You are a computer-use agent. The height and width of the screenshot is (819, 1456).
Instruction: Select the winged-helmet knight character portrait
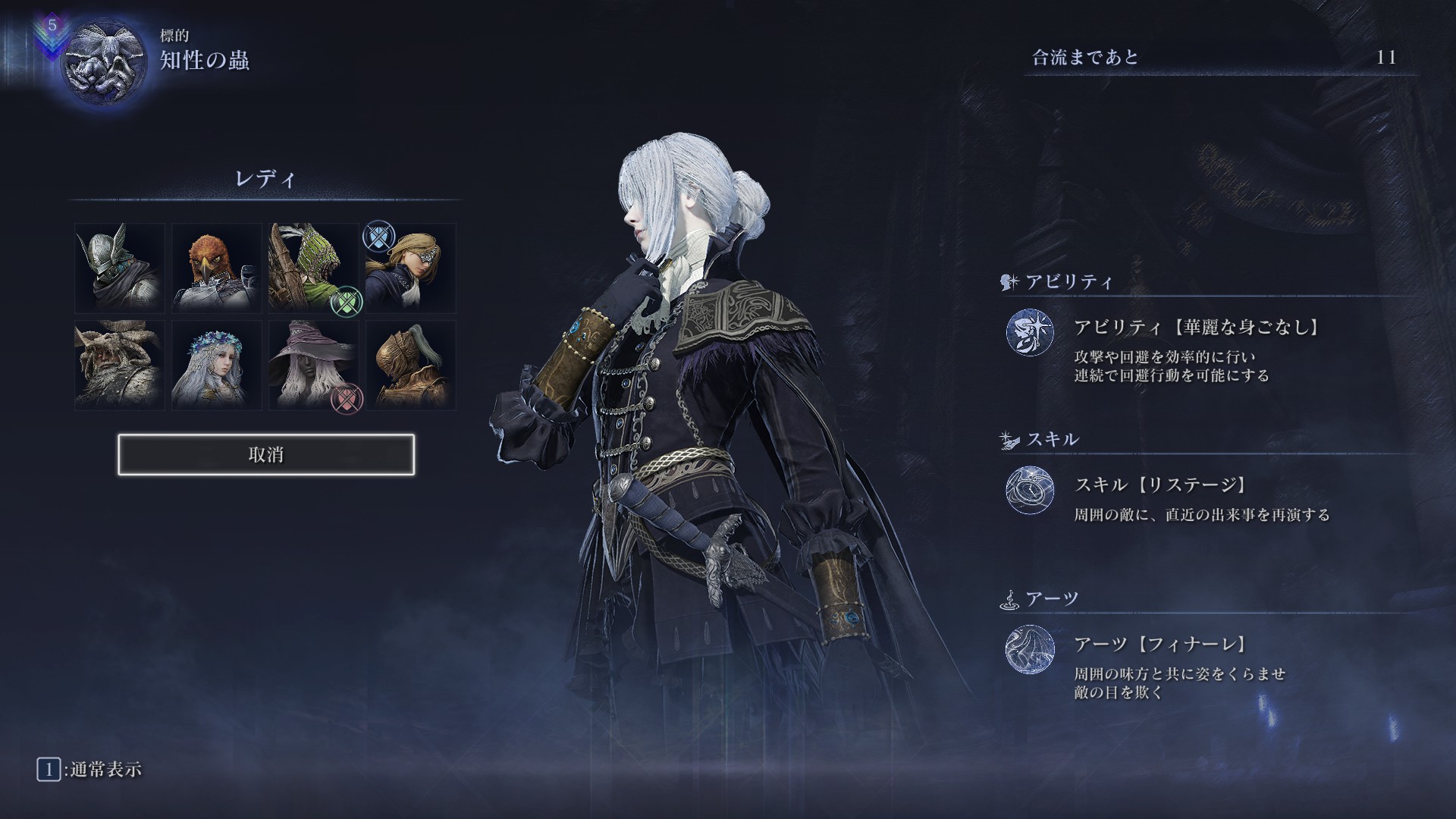click(x=120, y=268)
